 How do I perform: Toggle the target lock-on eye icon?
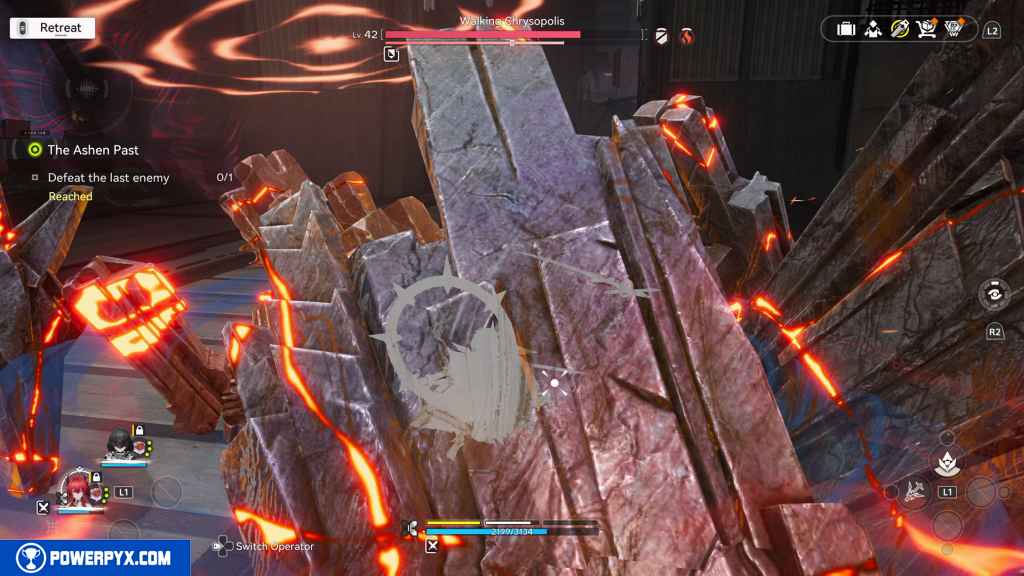coord(994,297)
